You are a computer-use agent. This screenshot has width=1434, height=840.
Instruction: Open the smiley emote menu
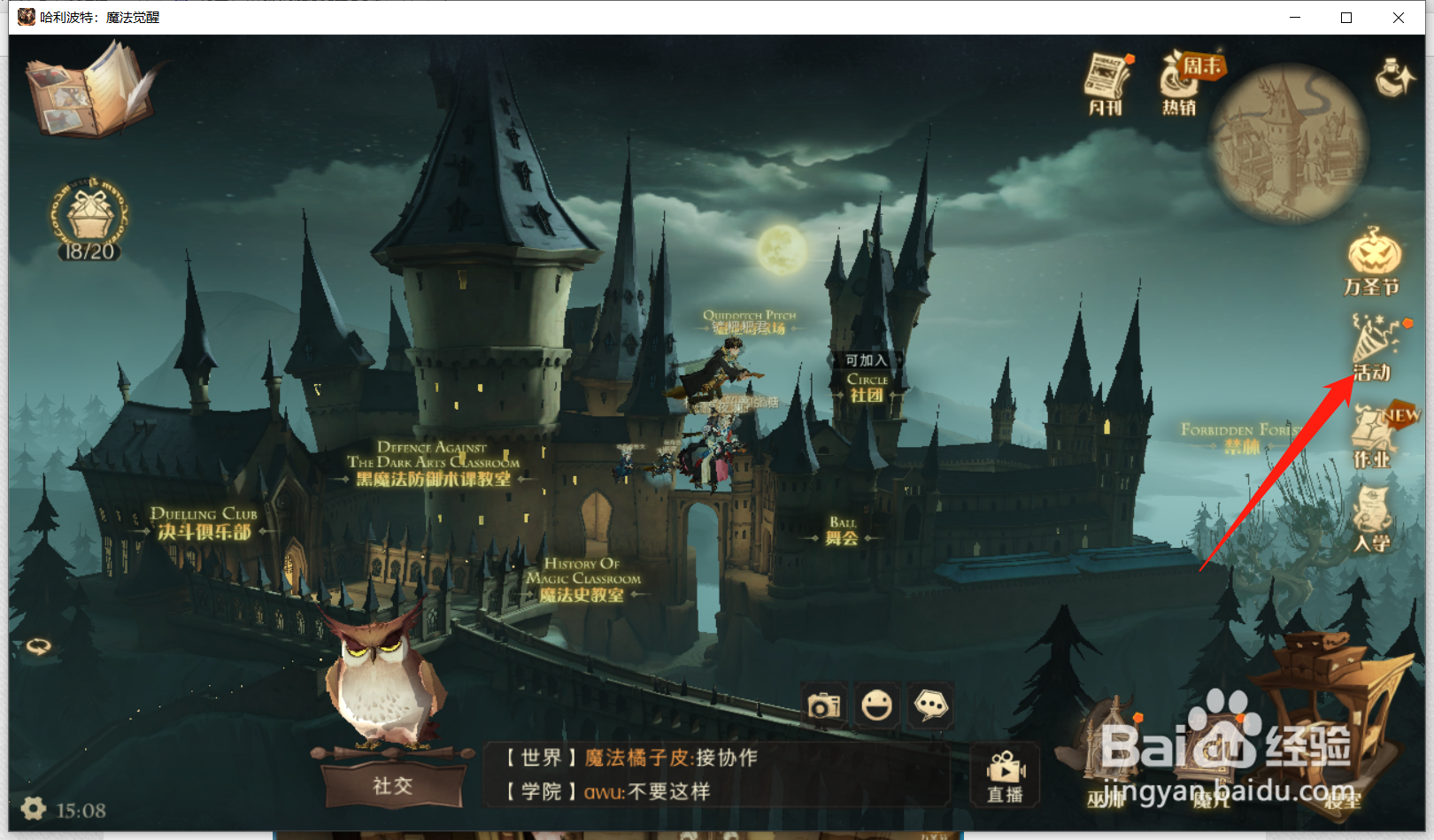point(877,705)
